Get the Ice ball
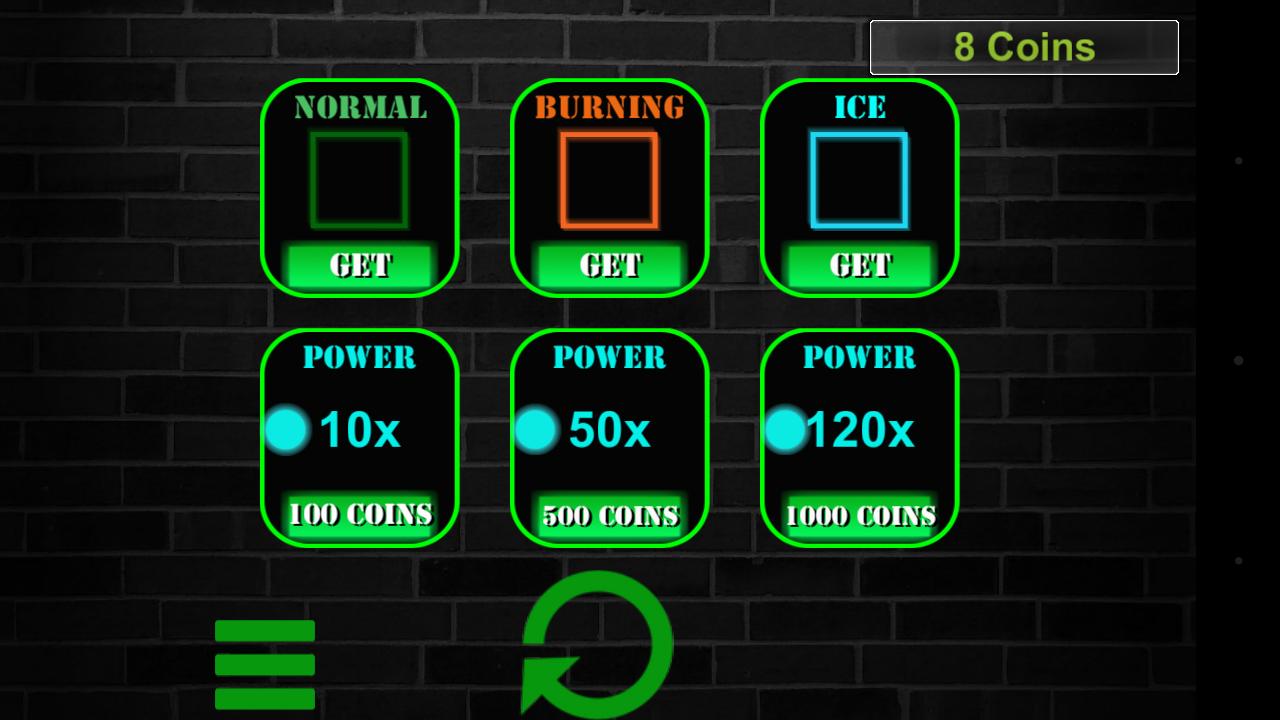Screen dimensions: 1280x720 858,264
